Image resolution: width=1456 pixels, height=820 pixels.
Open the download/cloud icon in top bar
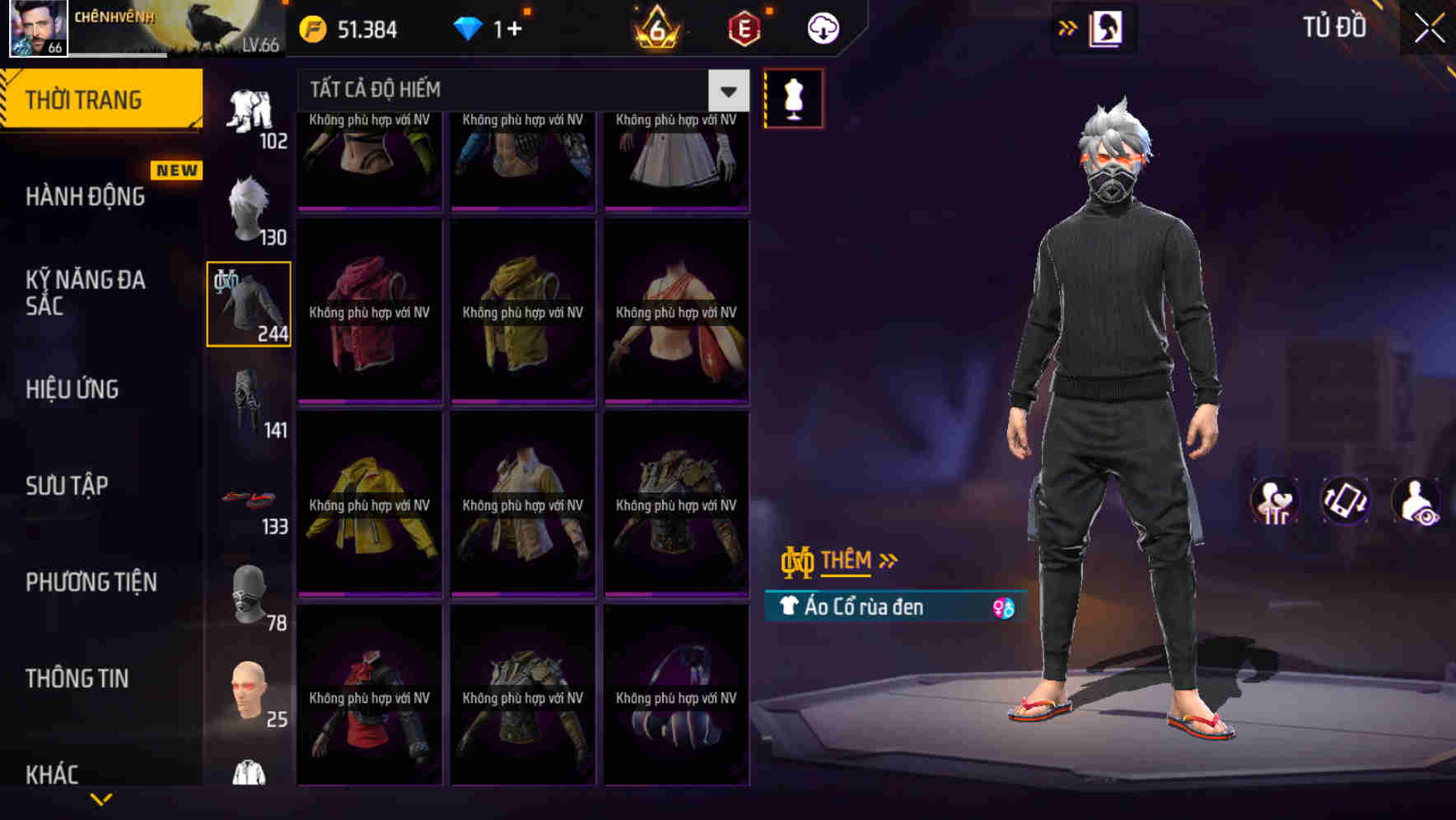pos(821,27)
